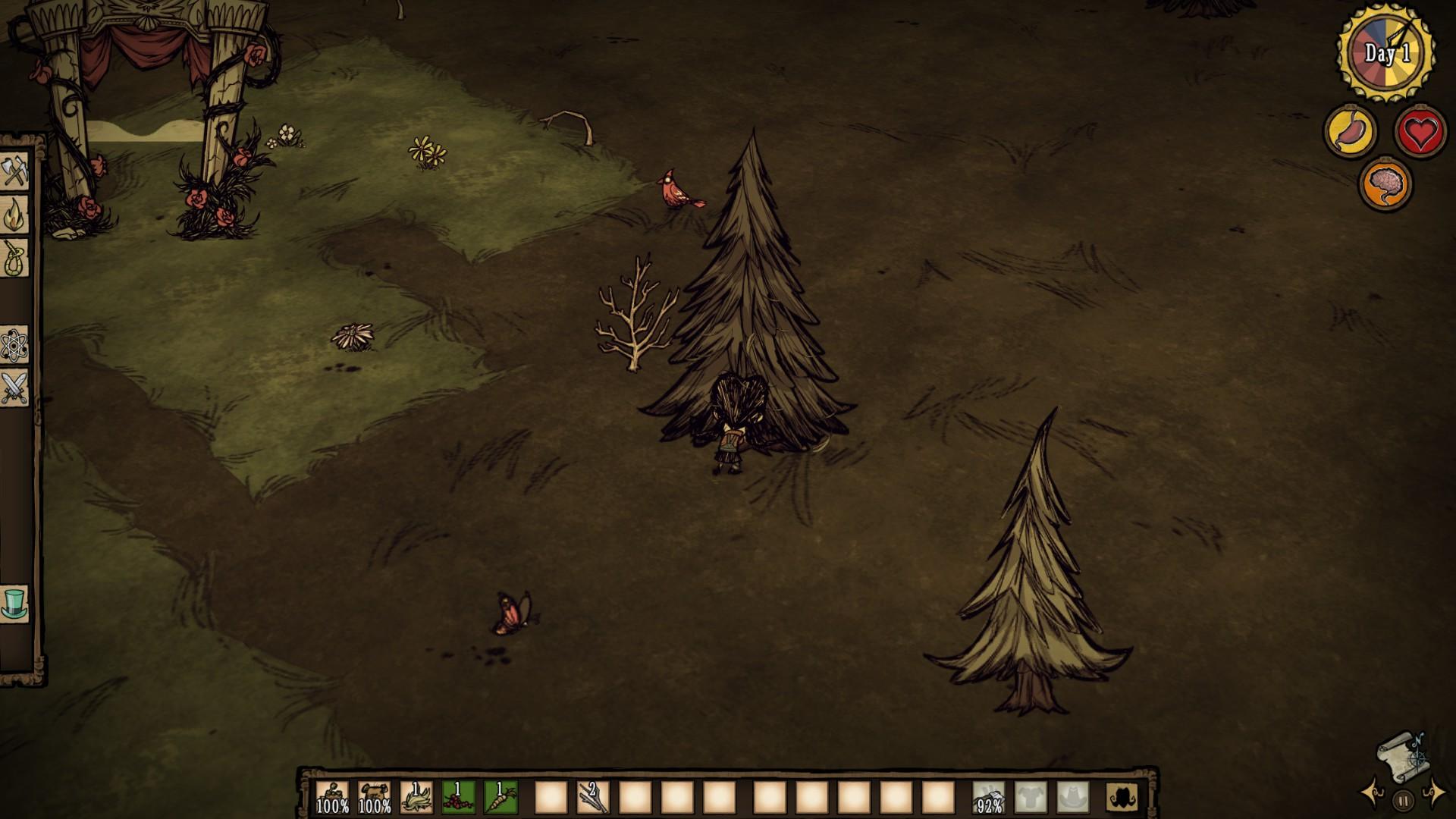Rotate the camera left
Viewport: 1456px width, 819px height.
click(1373, 793)
